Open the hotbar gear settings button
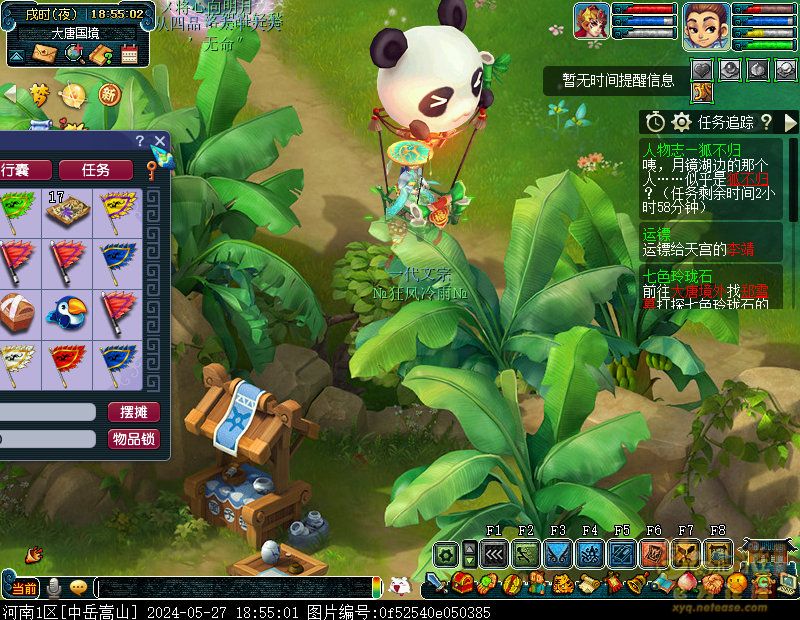The image size is (800, 620). click(x=446, y=553)
